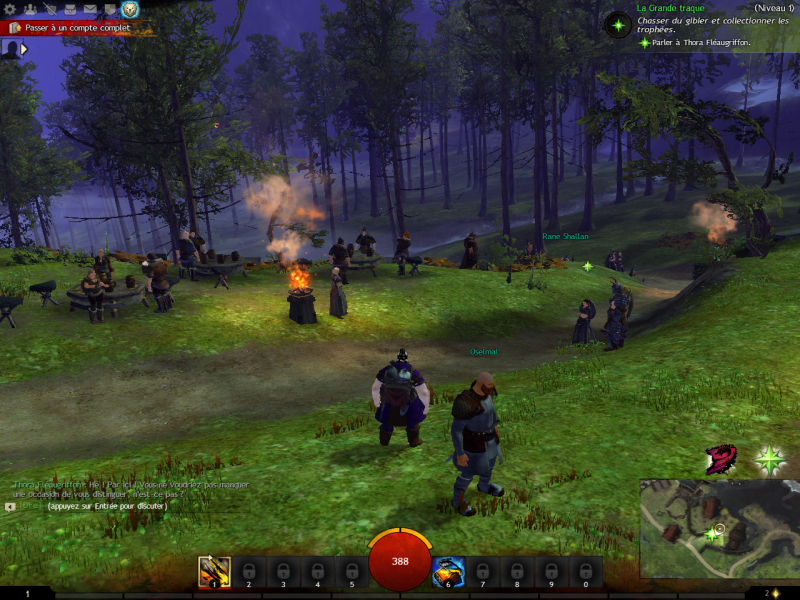Open the inventory bag icon
The width and height of the screenshot is (800, 600).
[70, 9]
